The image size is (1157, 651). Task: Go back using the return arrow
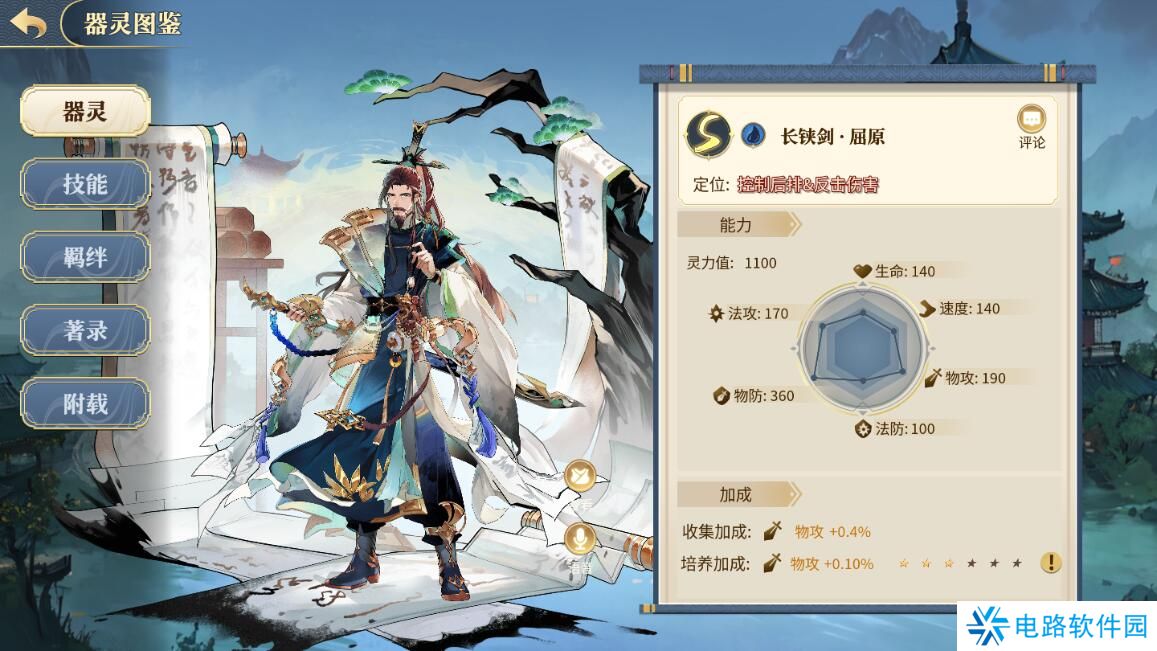28,24
